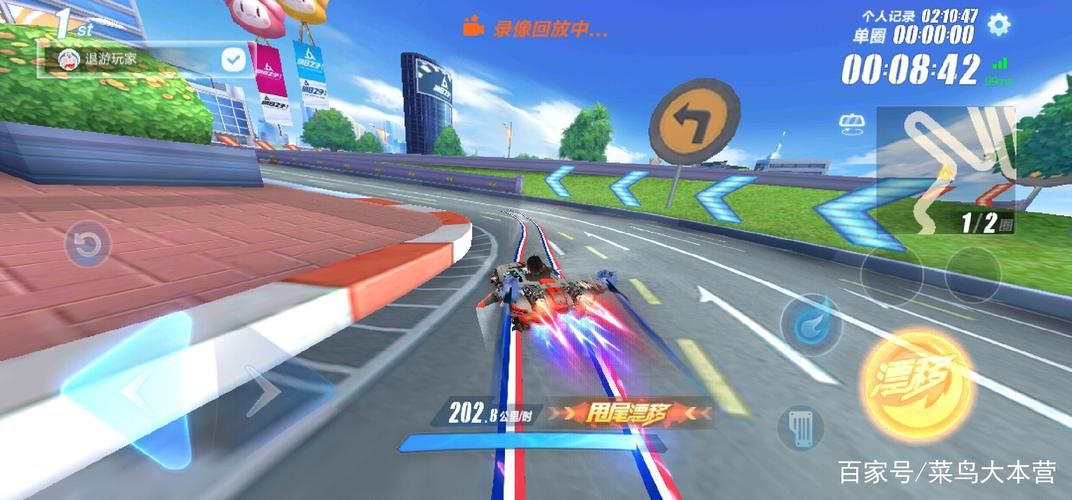Tap the golden 漂移 drift button
Image resolution: width=1072 pixels, height=500 pixels.
pos(916,373)
